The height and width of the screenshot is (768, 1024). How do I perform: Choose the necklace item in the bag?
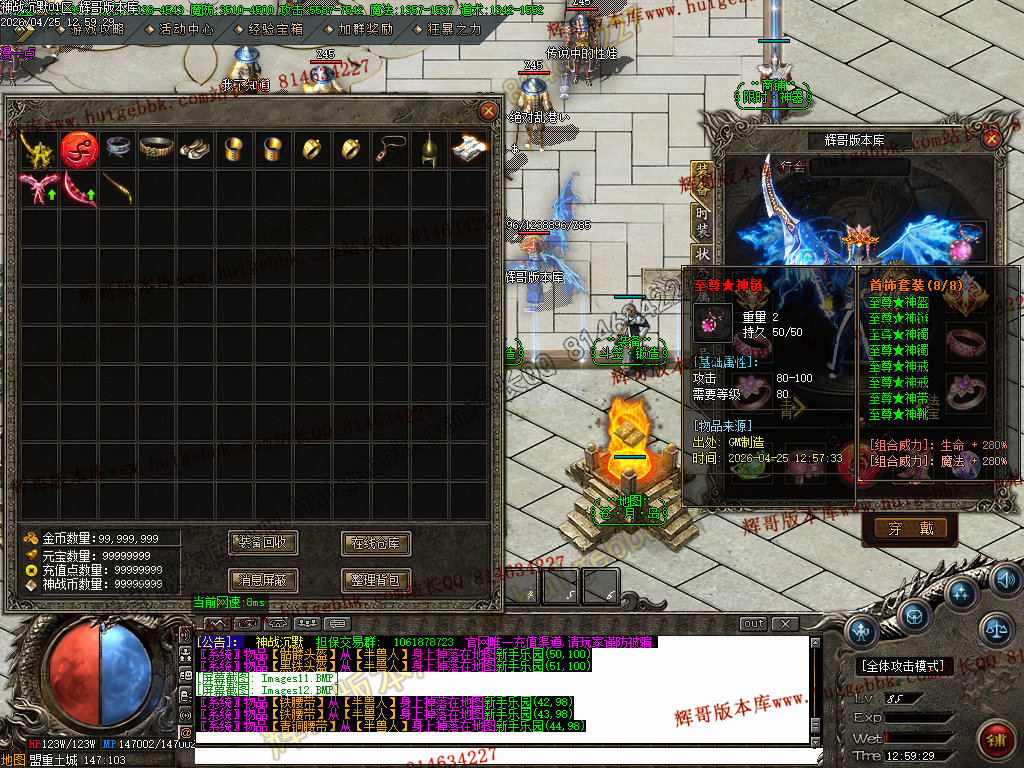point(389,149)
